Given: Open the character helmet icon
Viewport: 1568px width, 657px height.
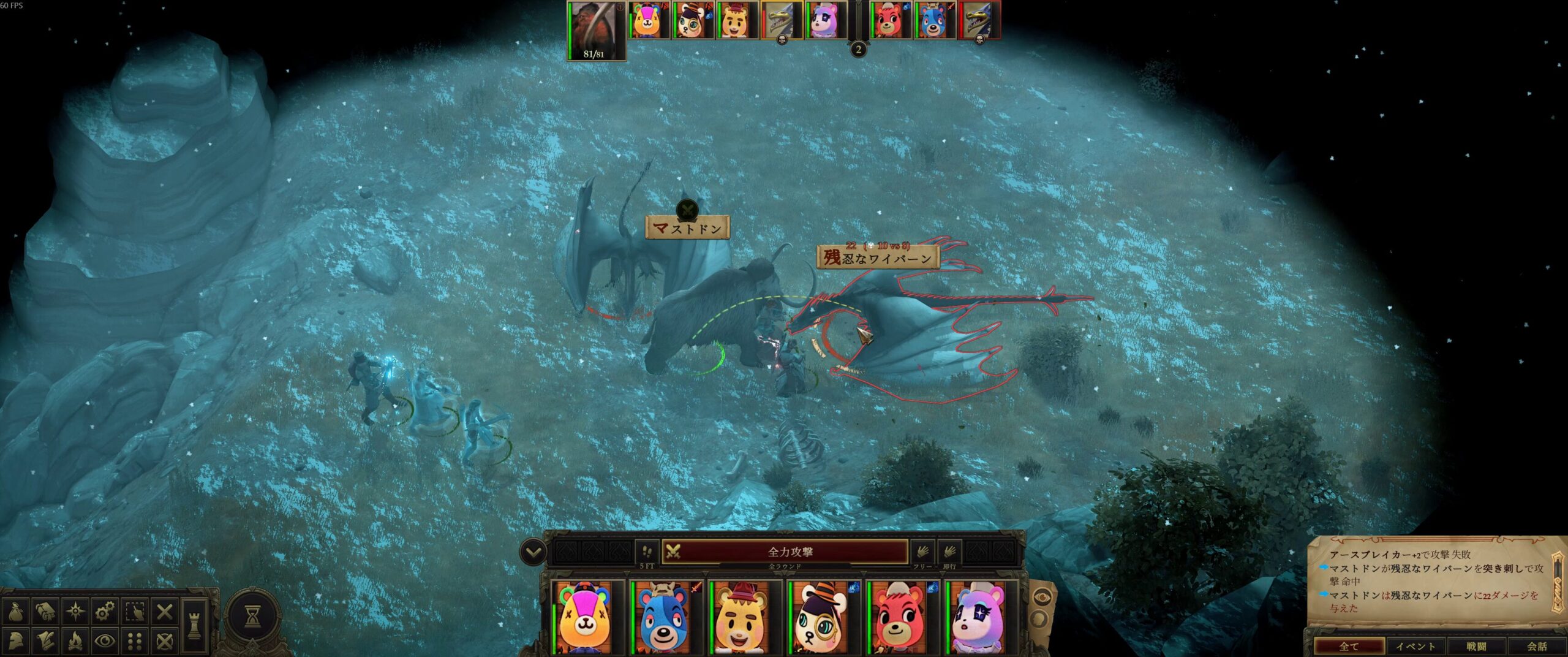Looking at the screenshot, I should pyautogui.click(x=14, y=641).
